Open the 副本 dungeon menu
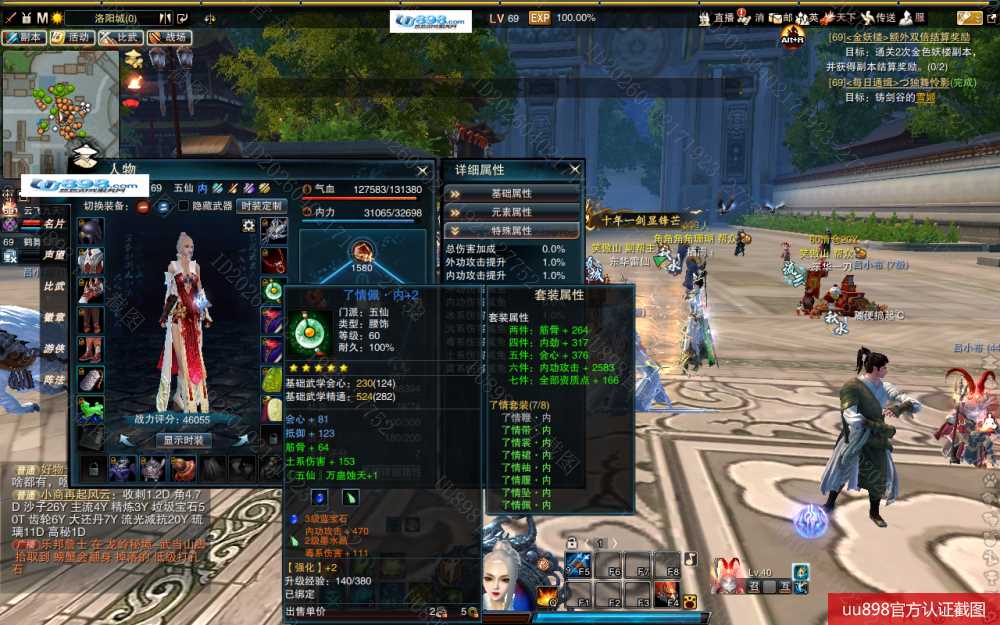 [x=24, y=37]
